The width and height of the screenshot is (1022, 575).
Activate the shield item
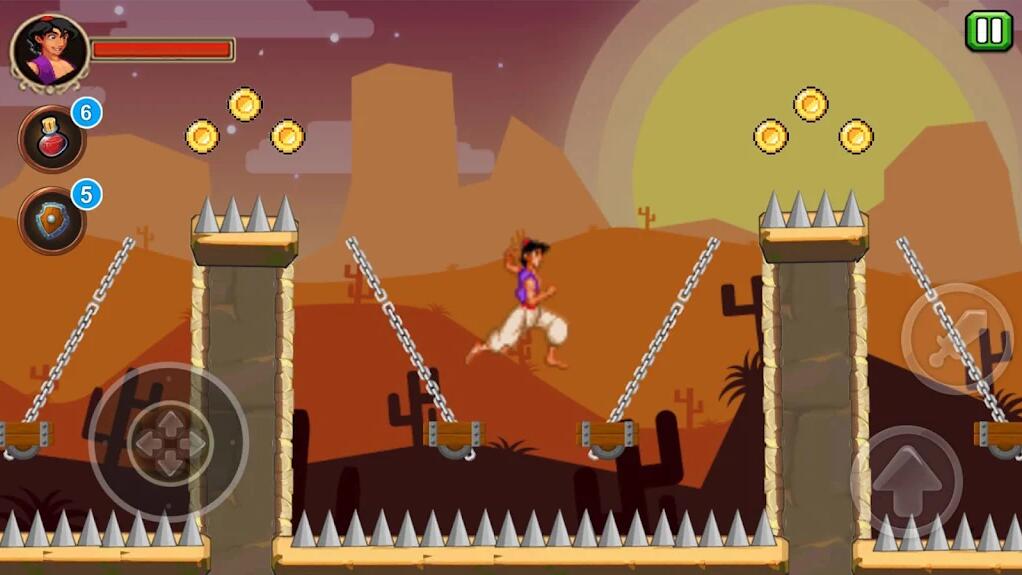point(52,220)
